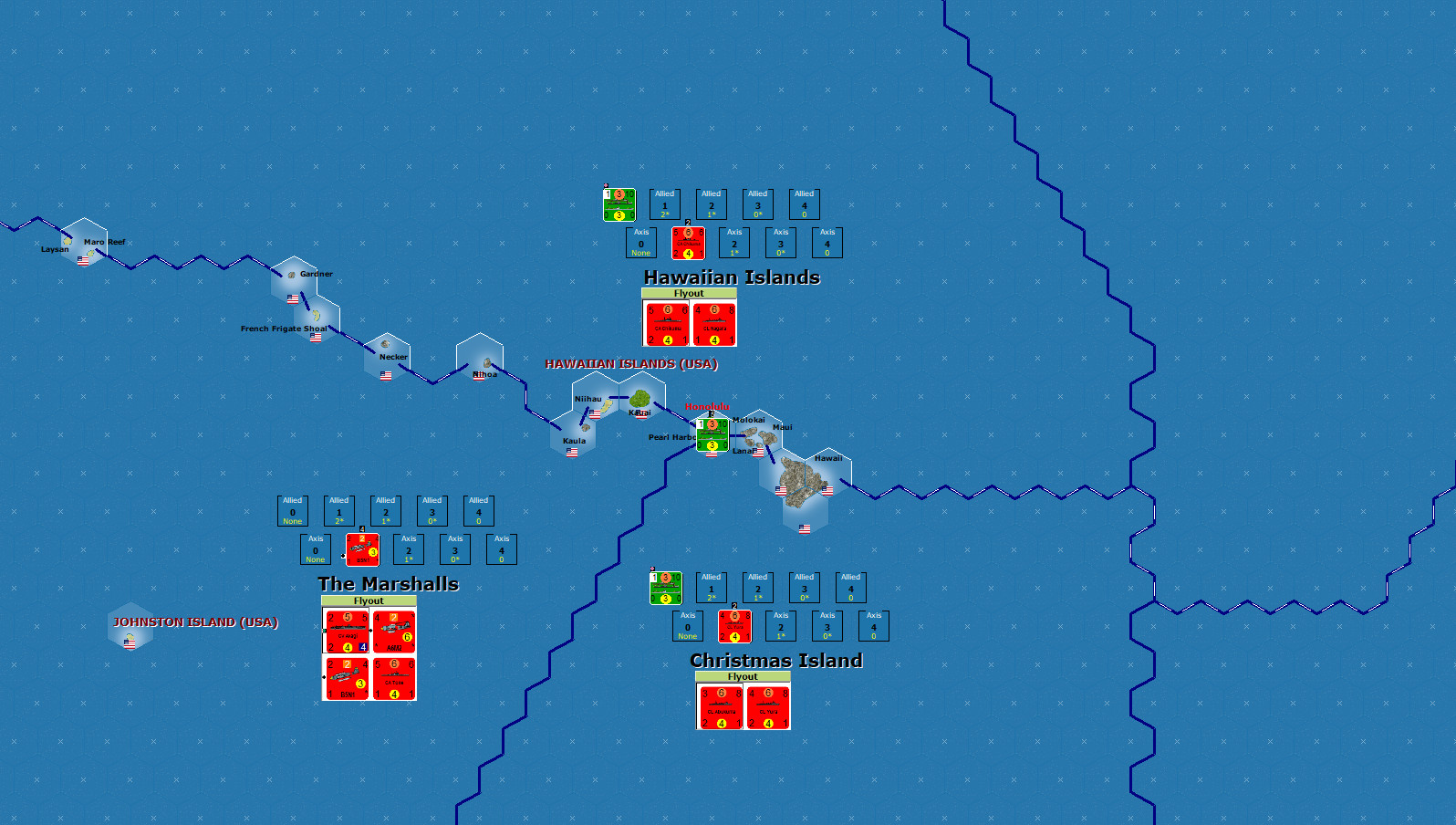Click the JOHNSTON ISLAND (USA) label

coord(194,623)
